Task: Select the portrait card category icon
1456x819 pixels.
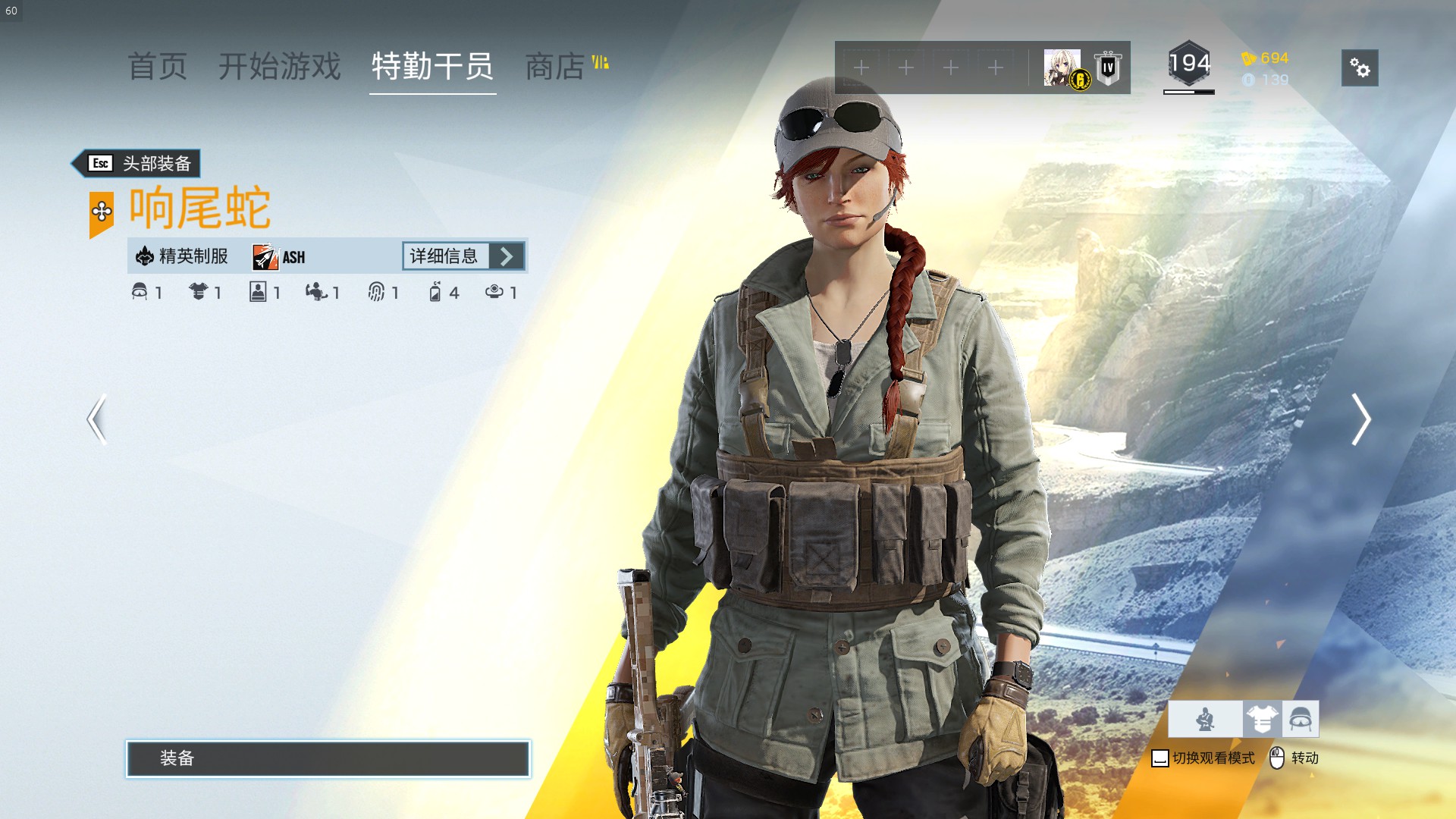Action: [258, 292]
